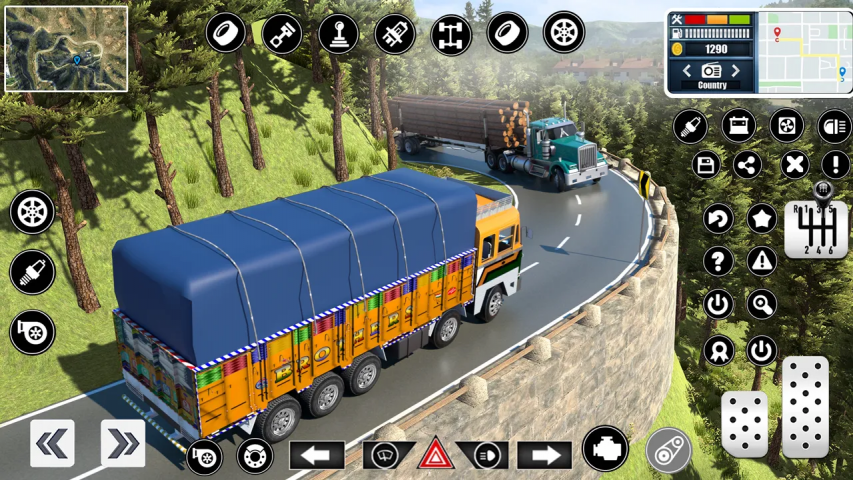Turn on the hazard warning triangle
Viewport: 853px width, 480px height.
[436, 455]
